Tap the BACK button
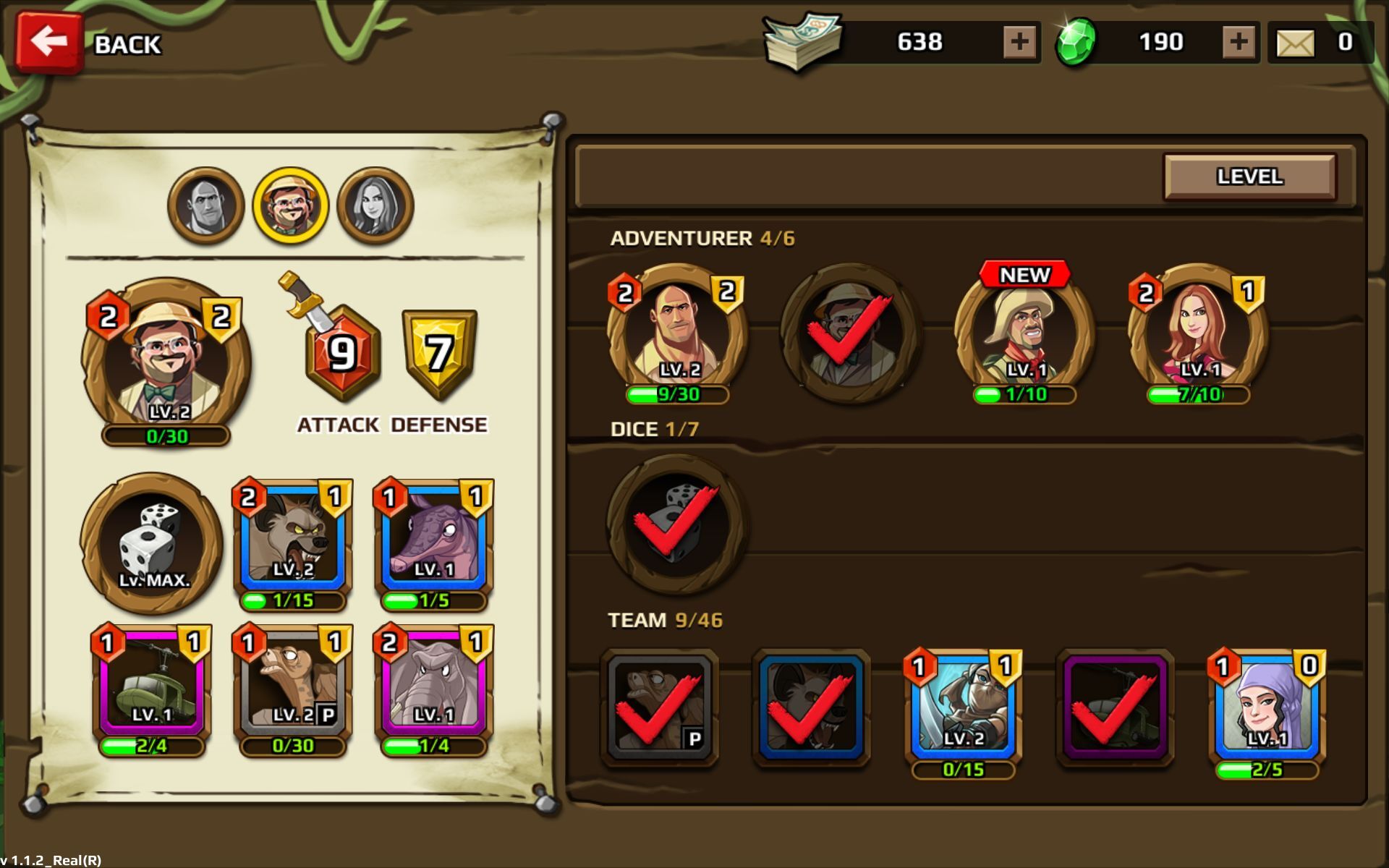Screen dimensions: 1389x868 tap(51, 42)
